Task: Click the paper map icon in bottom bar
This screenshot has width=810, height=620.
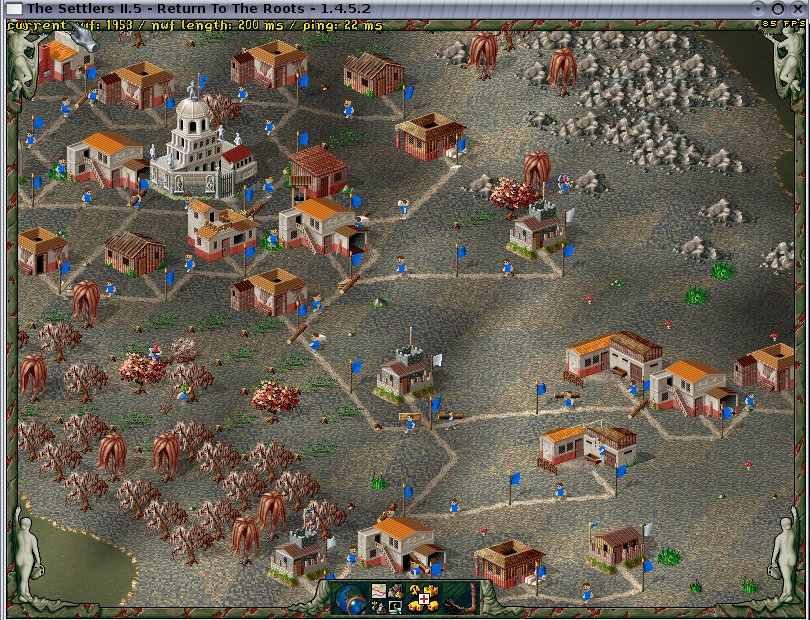Action: [379, 591]
